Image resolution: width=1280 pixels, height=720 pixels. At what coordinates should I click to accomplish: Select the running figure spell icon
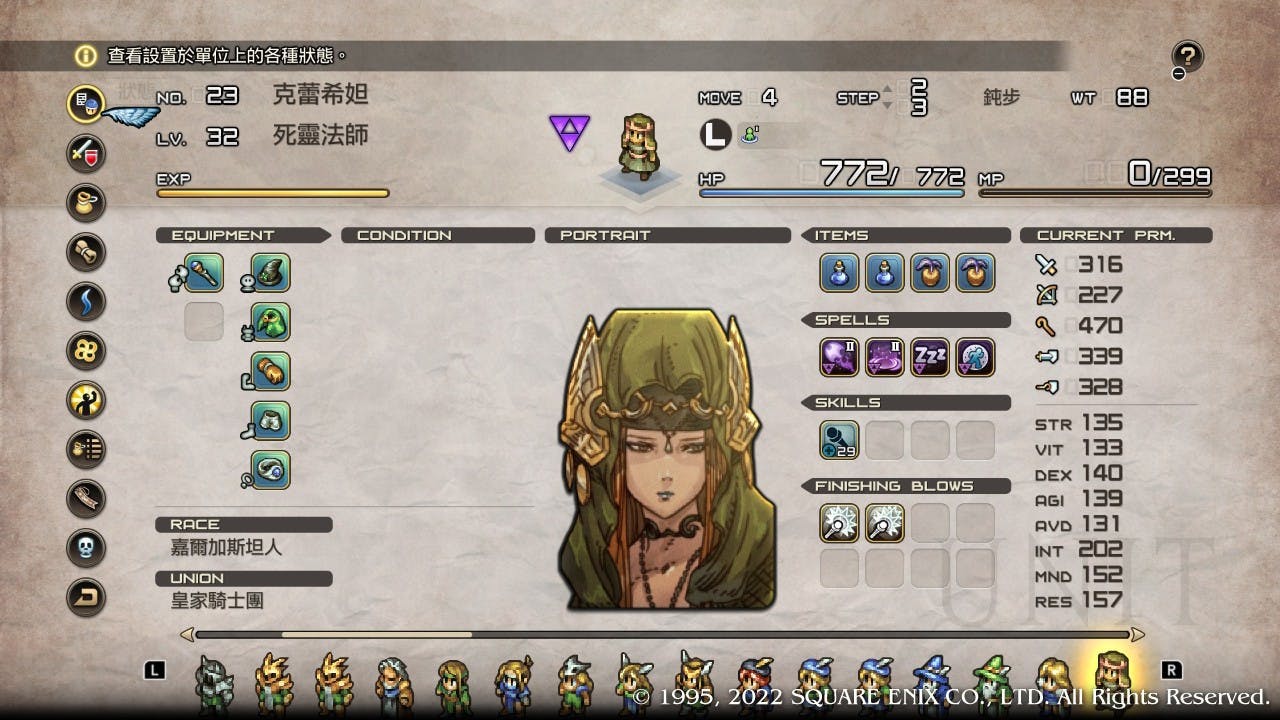pos(975,357)
